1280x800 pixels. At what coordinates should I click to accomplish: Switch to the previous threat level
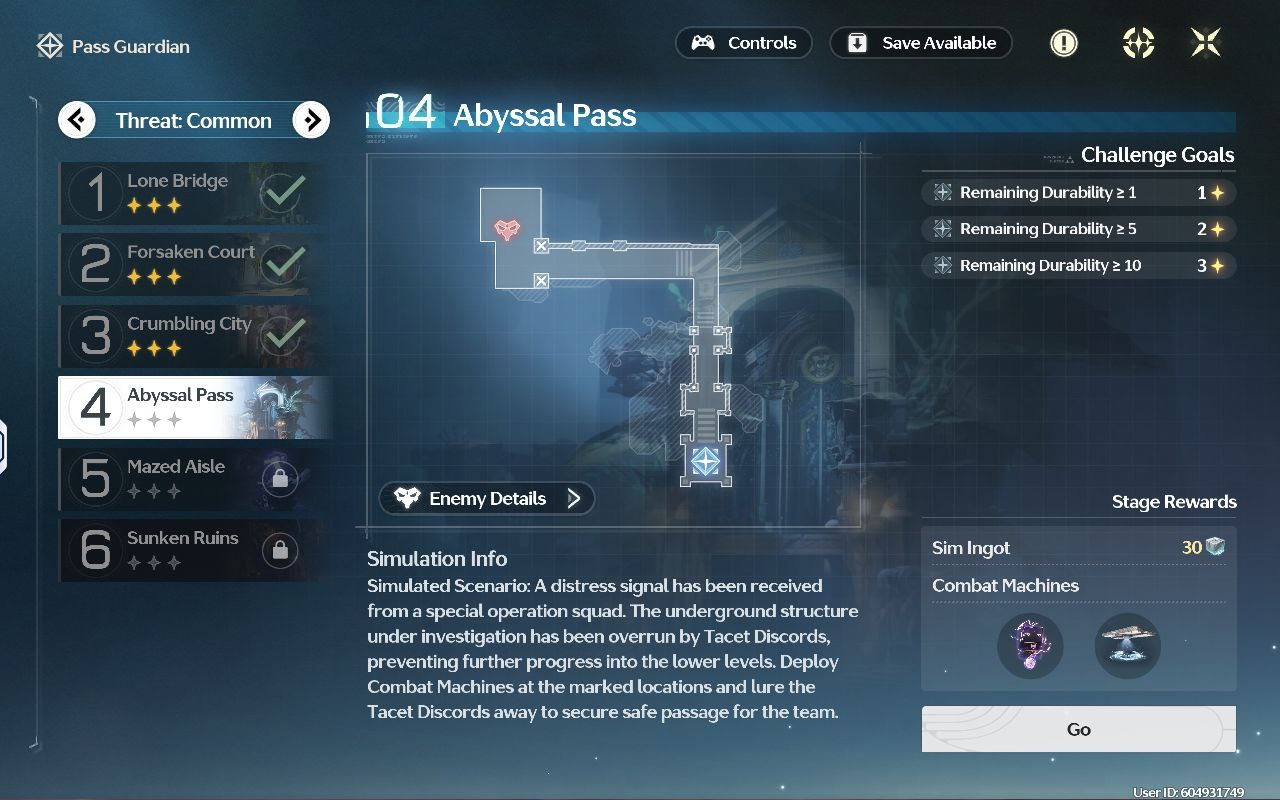(77, 121)
